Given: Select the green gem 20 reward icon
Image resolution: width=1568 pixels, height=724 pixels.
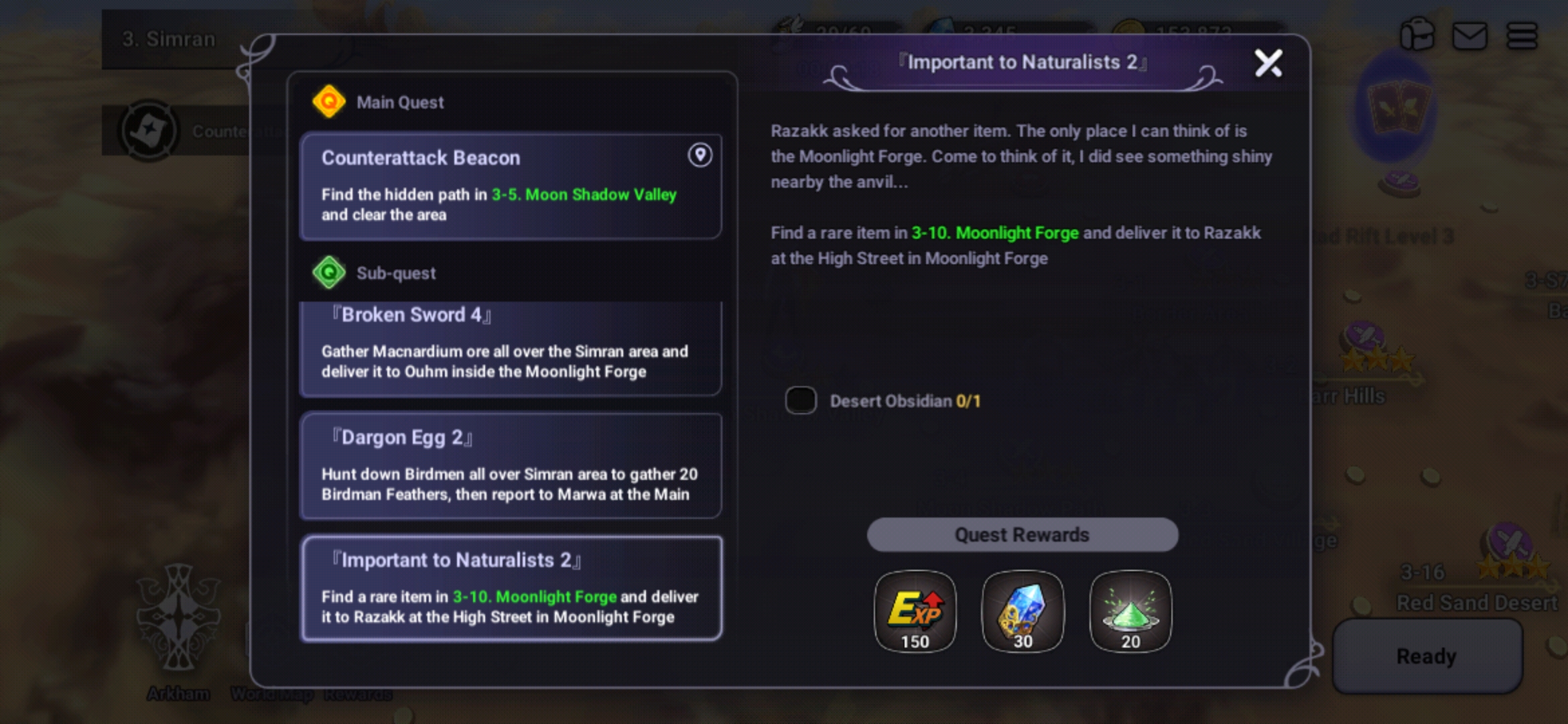Looking at the screenshot, I should coord(1130,611).
